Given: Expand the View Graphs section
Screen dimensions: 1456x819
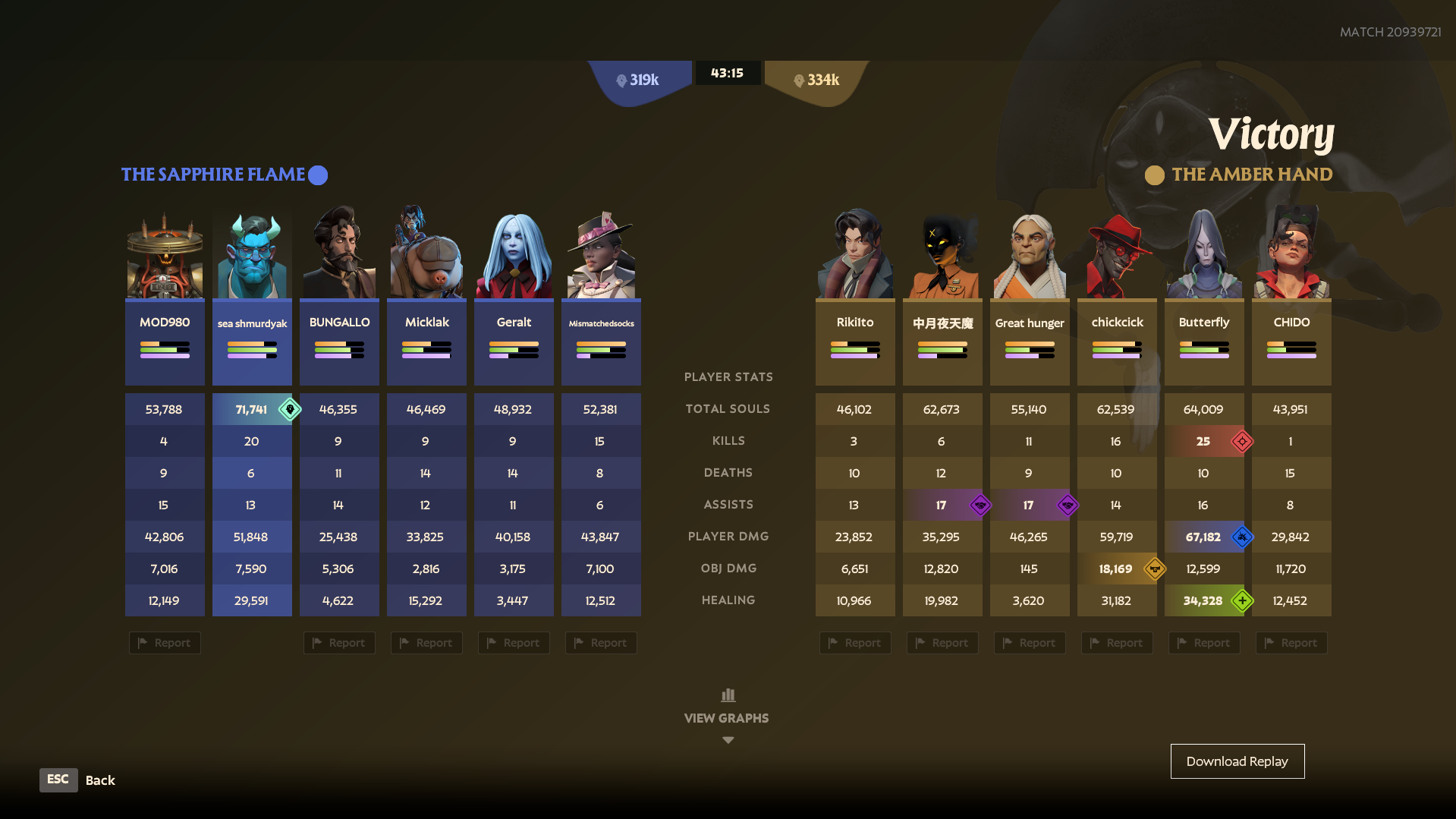Looking at the screenshot, I should pyautogui.click(x=727, y=716).
